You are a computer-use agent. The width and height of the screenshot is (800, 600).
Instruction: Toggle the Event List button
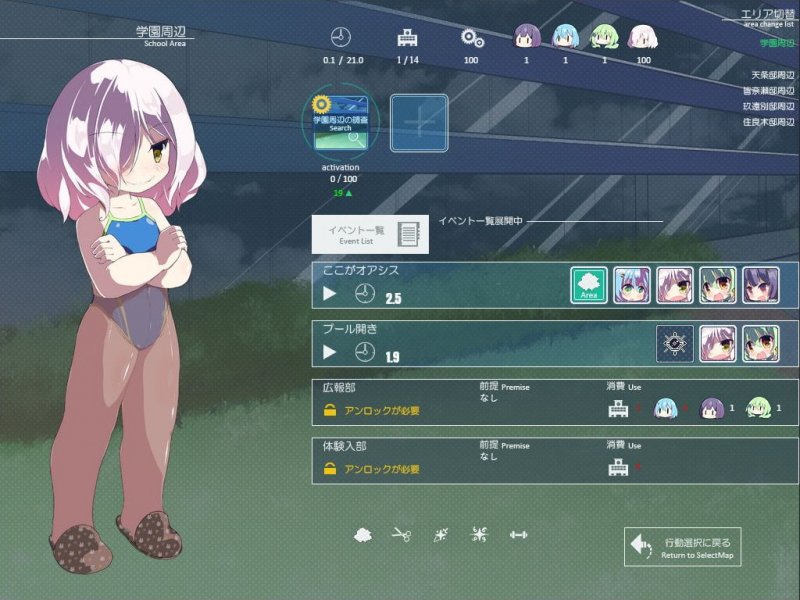click(x=370, y=234)
